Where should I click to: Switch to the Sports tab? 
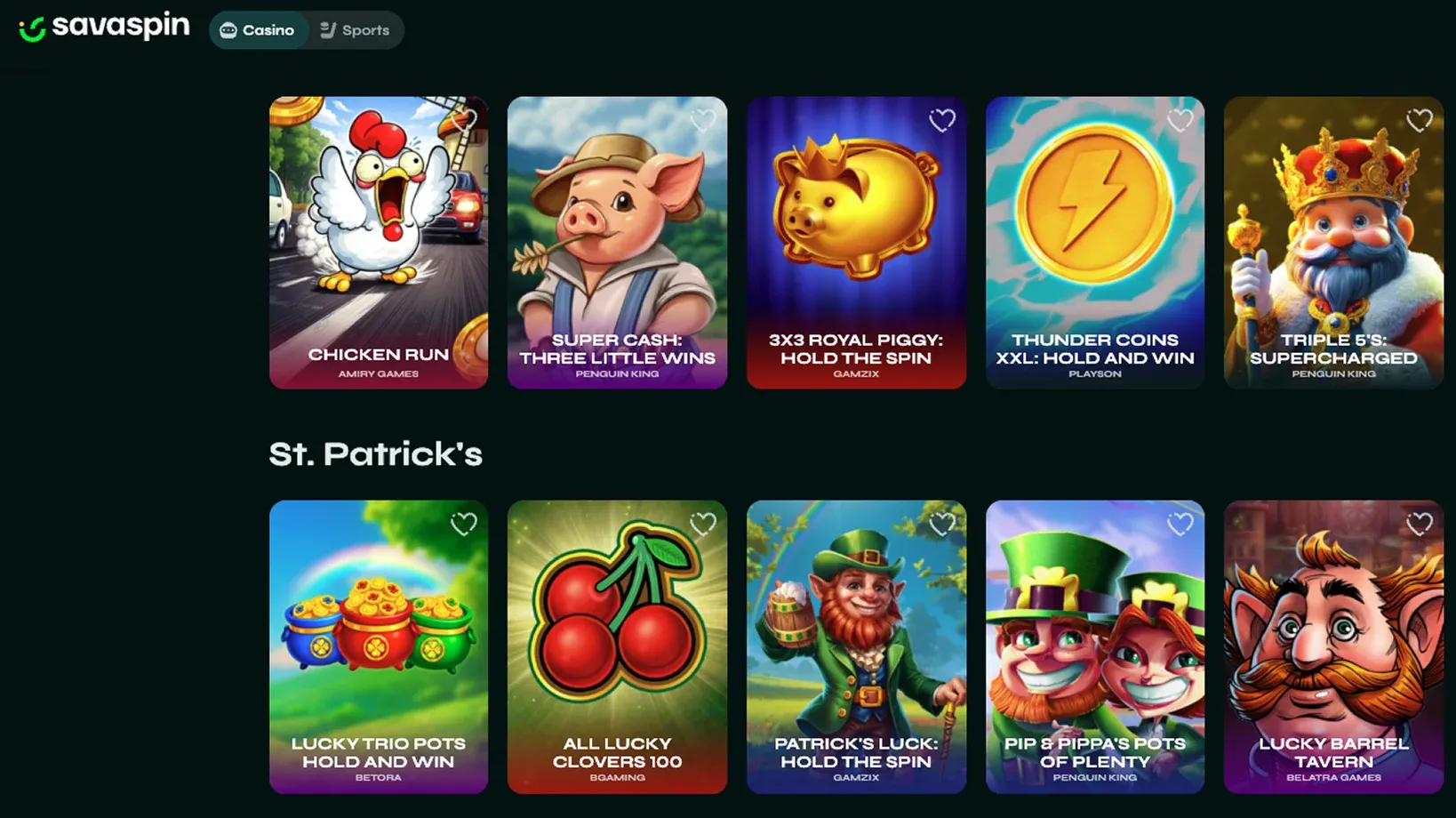356,29
